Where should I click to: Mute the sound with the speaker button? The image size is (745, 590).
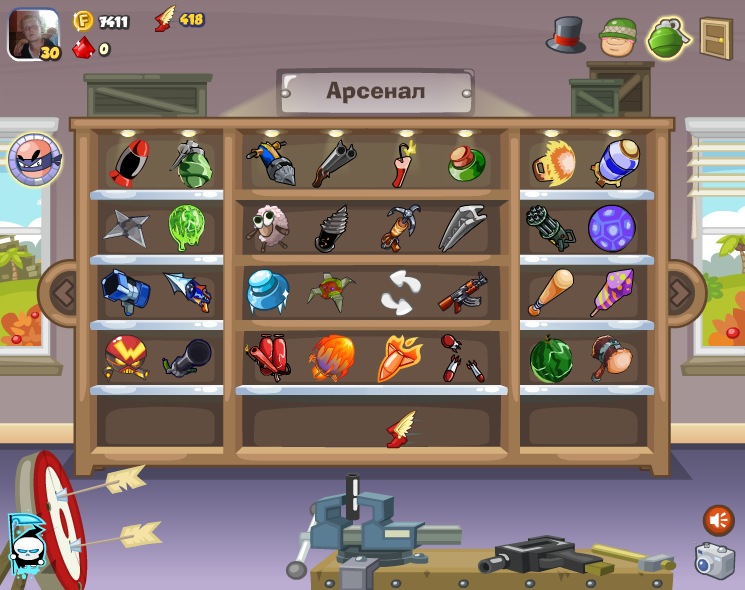718,520
